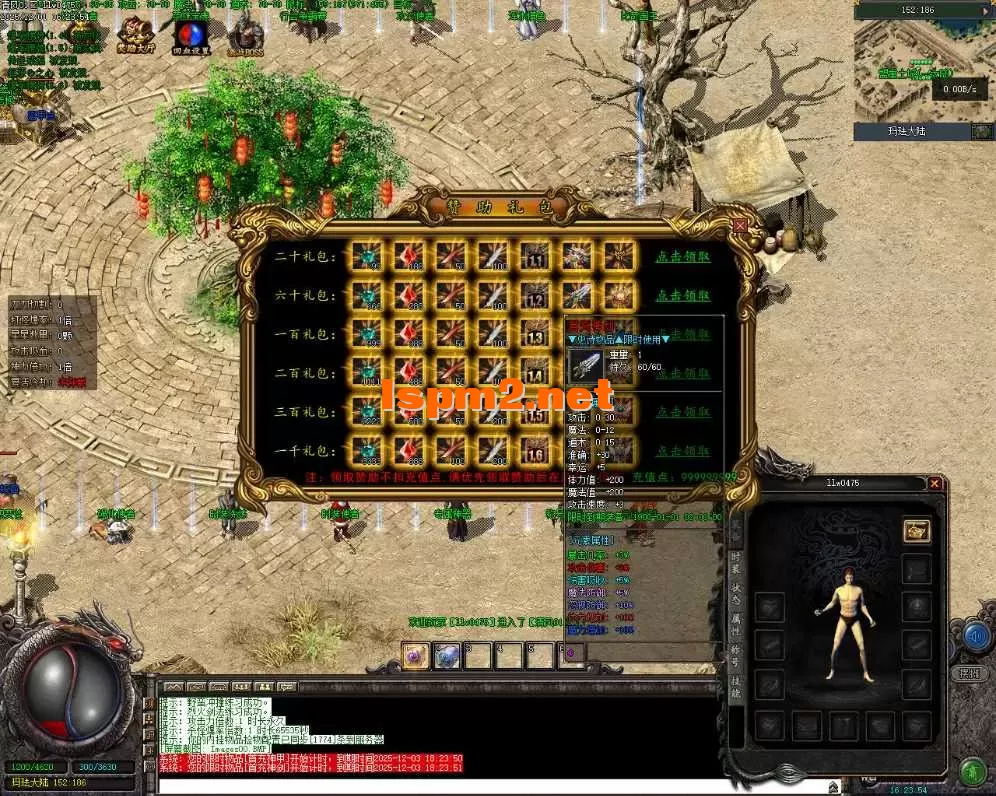This screenshot has width=996, height=796.
Task: Claim the 六十礼包 gift pack
Action: 682,296
